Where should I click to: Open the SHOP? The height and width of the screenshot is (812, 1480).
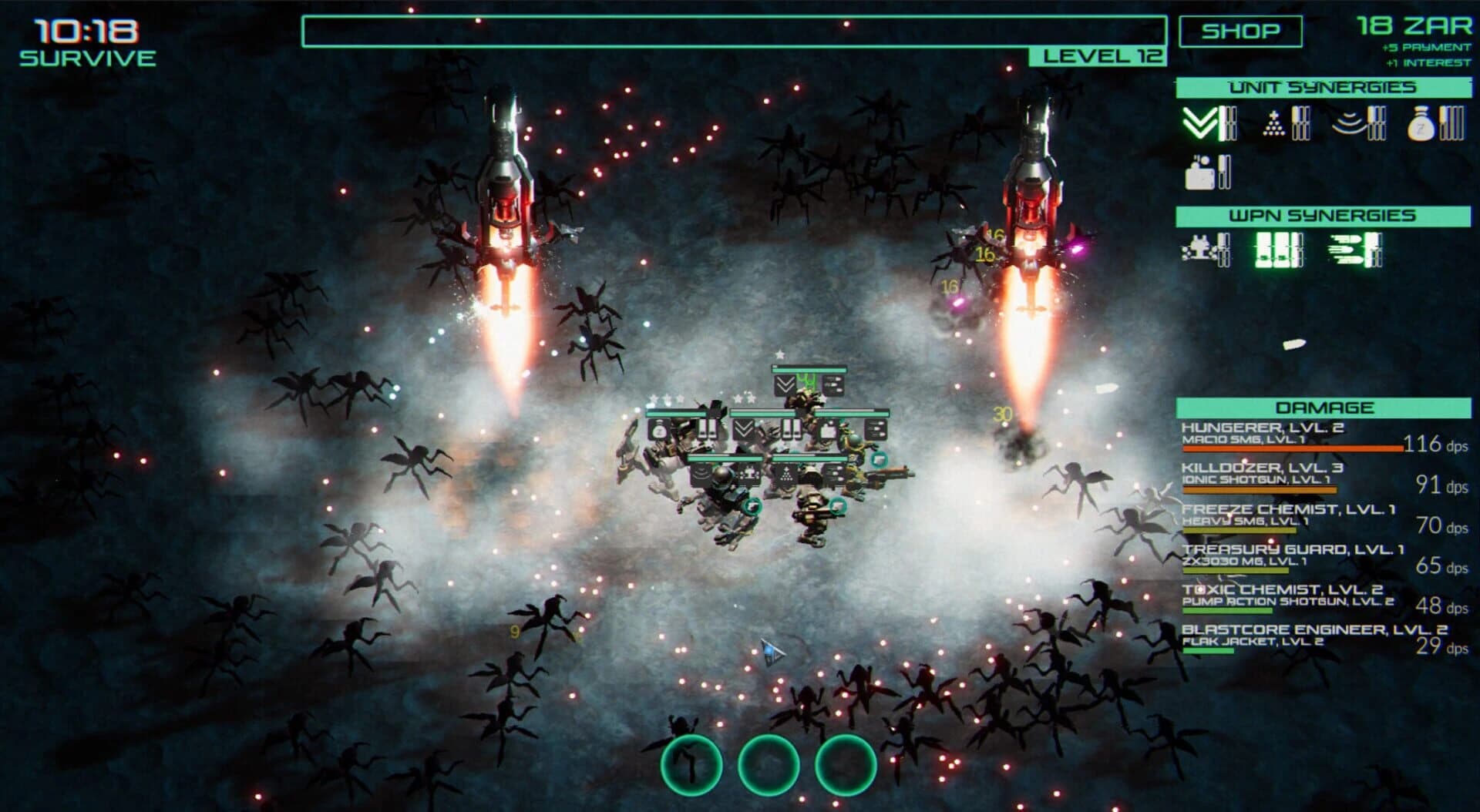1241,31
